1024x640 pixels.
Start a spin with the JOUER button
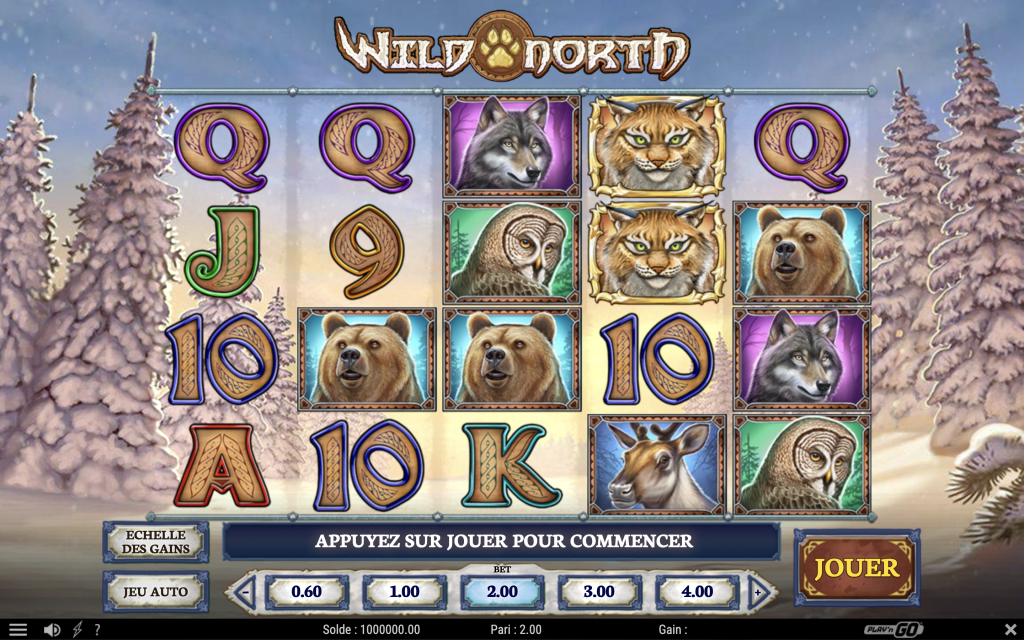856,568
